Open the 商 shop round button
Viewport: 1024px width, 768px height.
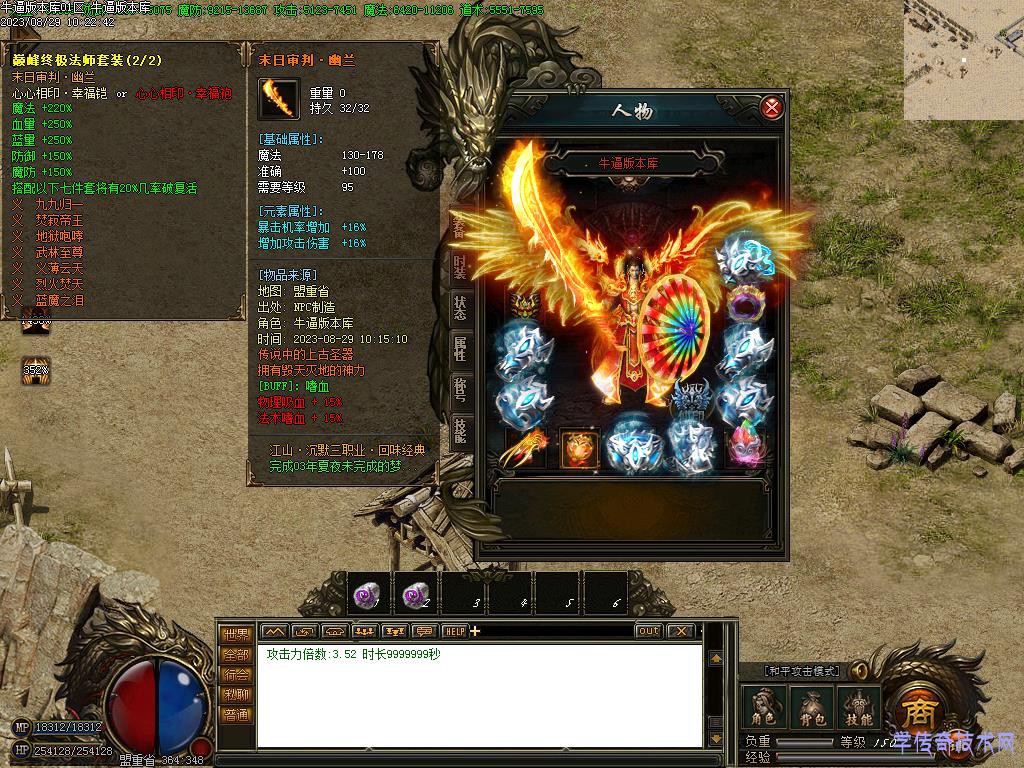point(916,712)
